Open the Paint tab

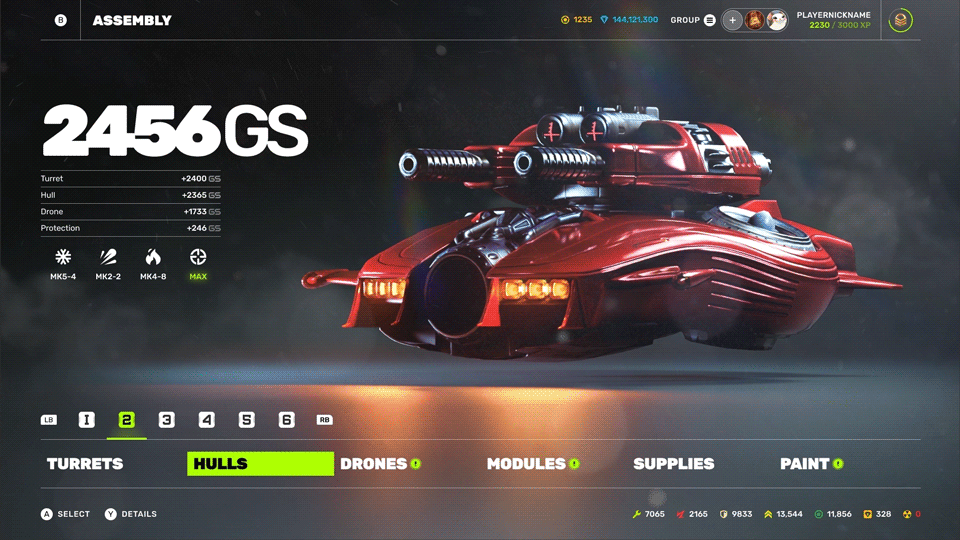805,464
